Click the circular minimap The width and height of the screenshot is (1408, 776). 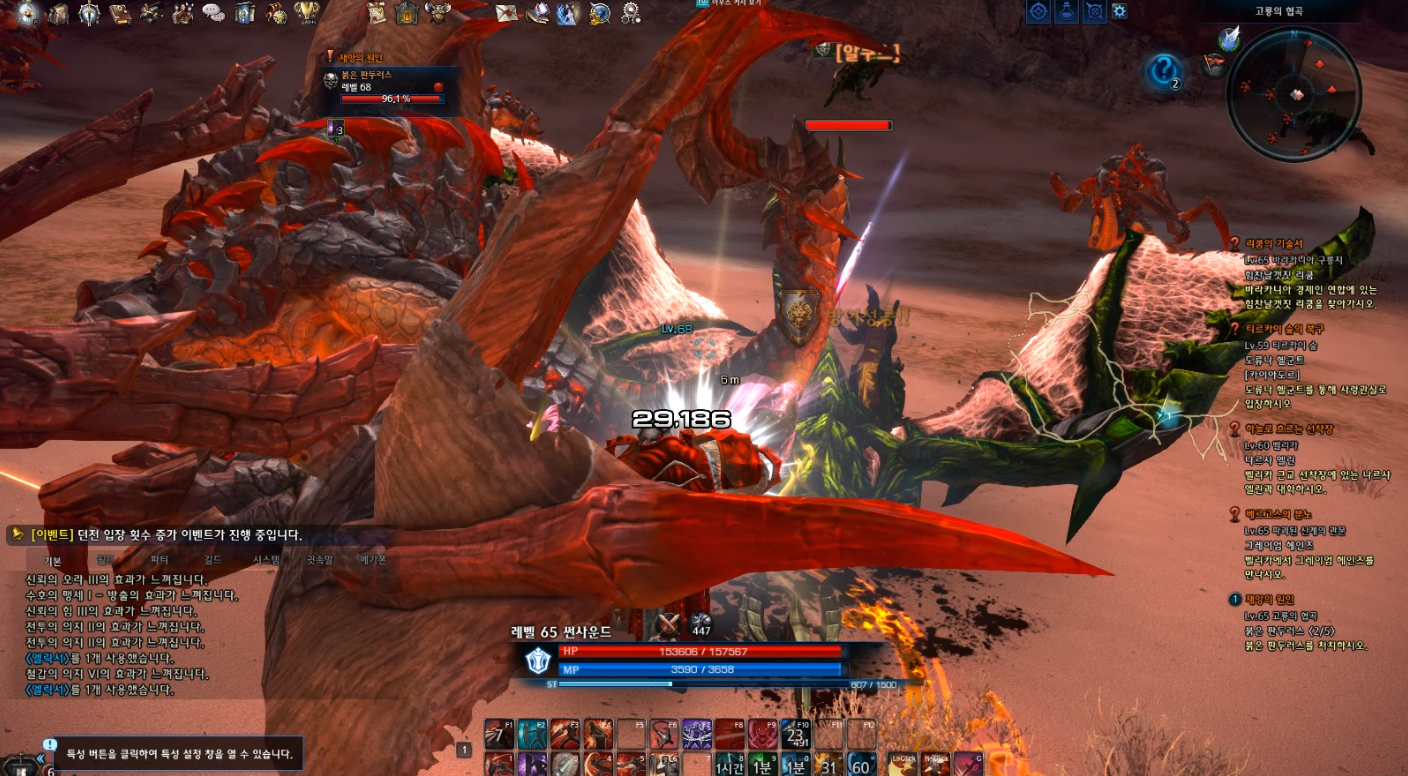(x=1295, y=94)
